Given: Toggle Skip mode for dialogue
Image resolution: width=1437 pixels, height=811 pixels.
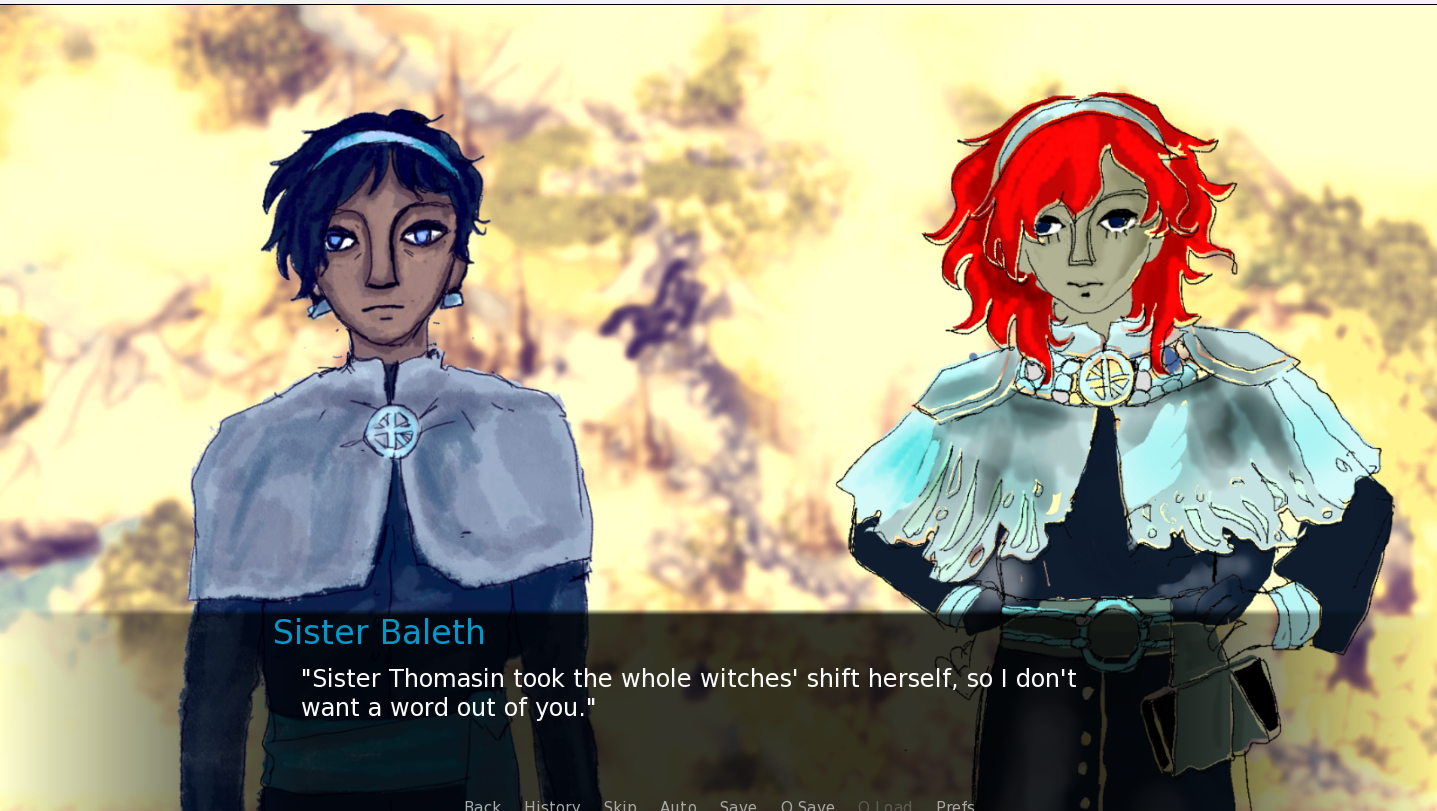Looking at the screenshot, I should tap(620, 805).
